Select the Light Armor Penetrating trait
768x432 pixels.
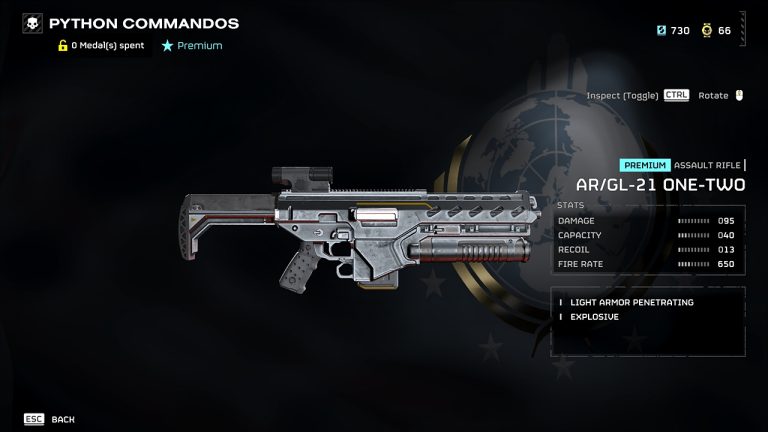(x=631, y=302)
